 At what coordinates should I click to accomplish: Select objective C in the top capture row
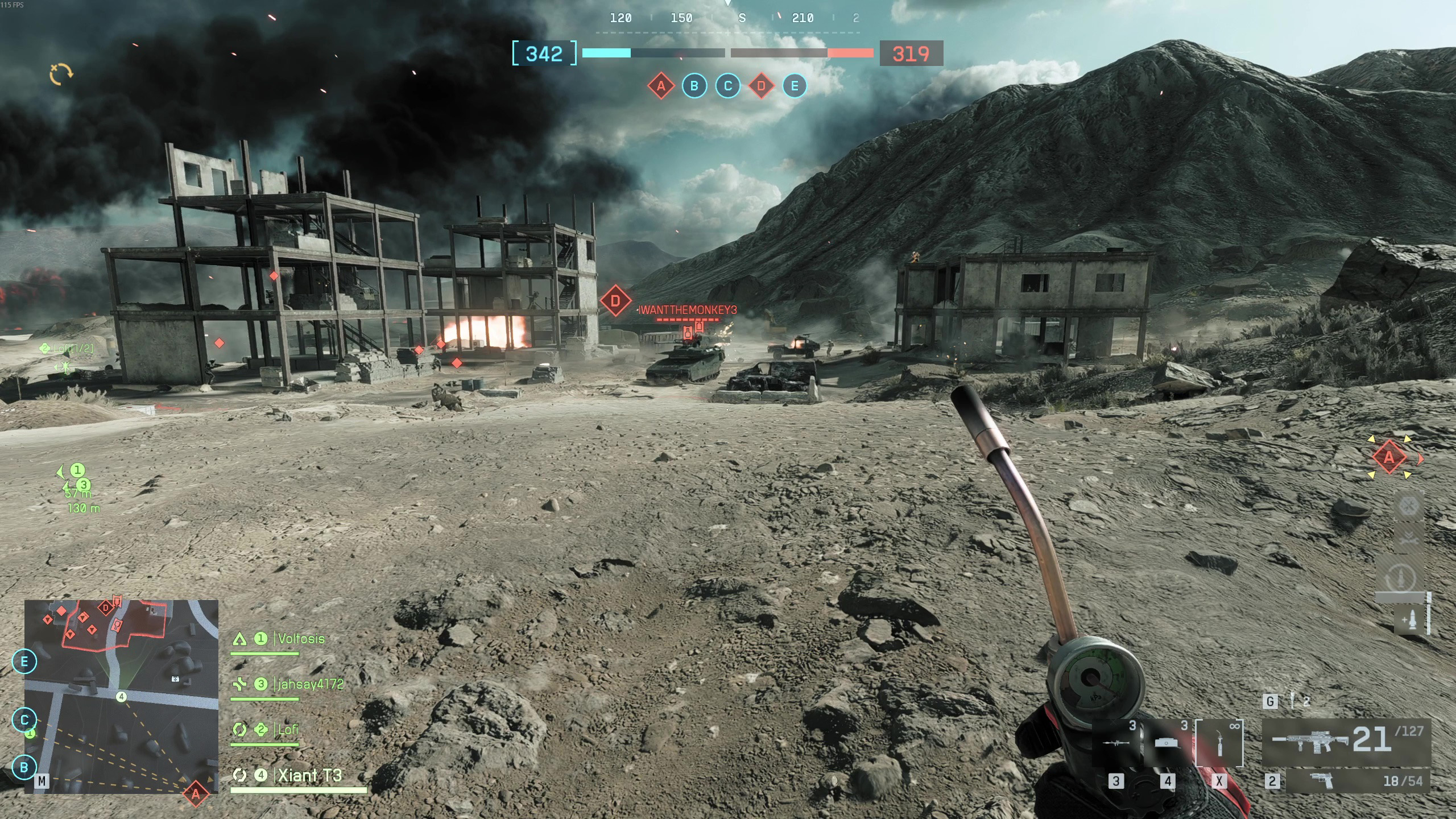(727, 86)
